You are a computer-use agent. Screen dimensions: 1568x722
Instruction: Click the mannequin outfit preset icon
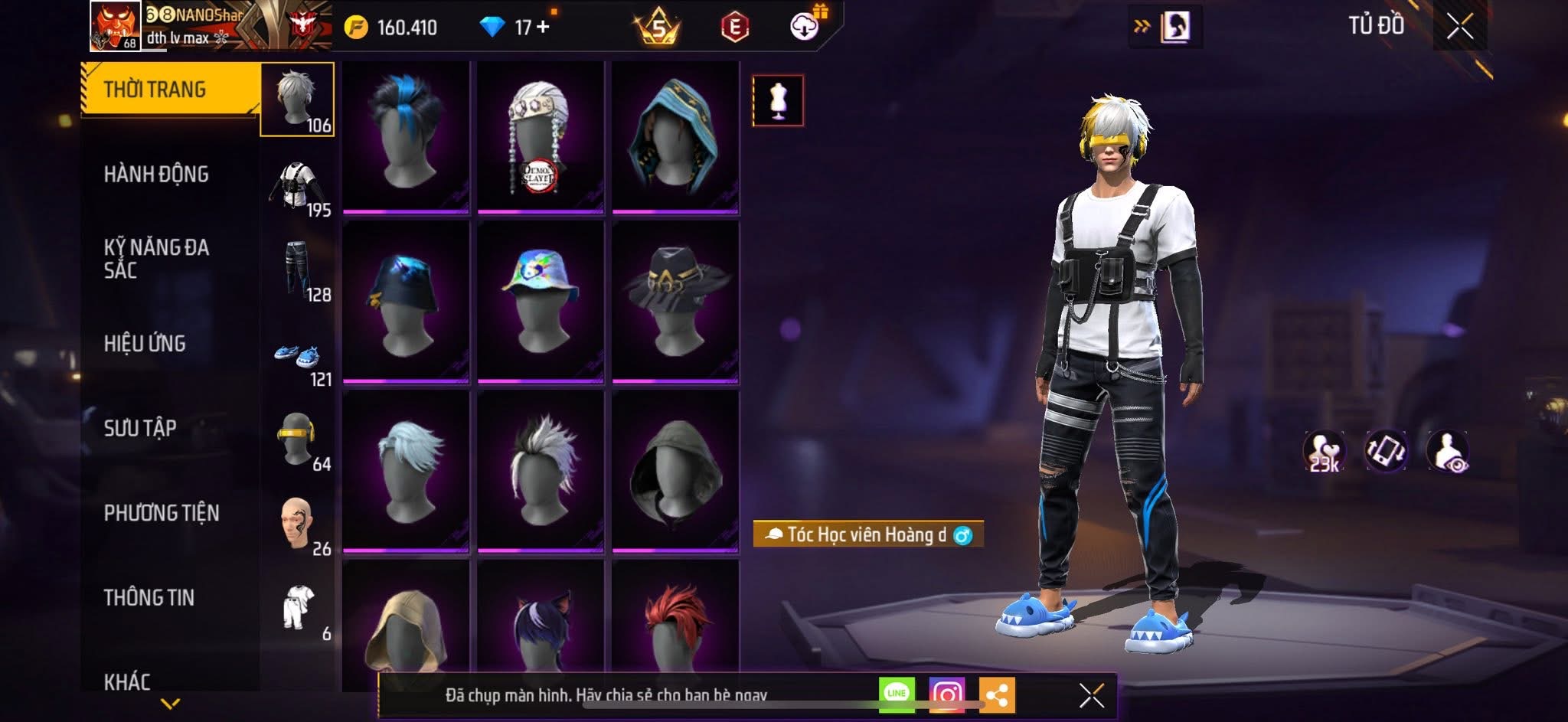point(778,100)
